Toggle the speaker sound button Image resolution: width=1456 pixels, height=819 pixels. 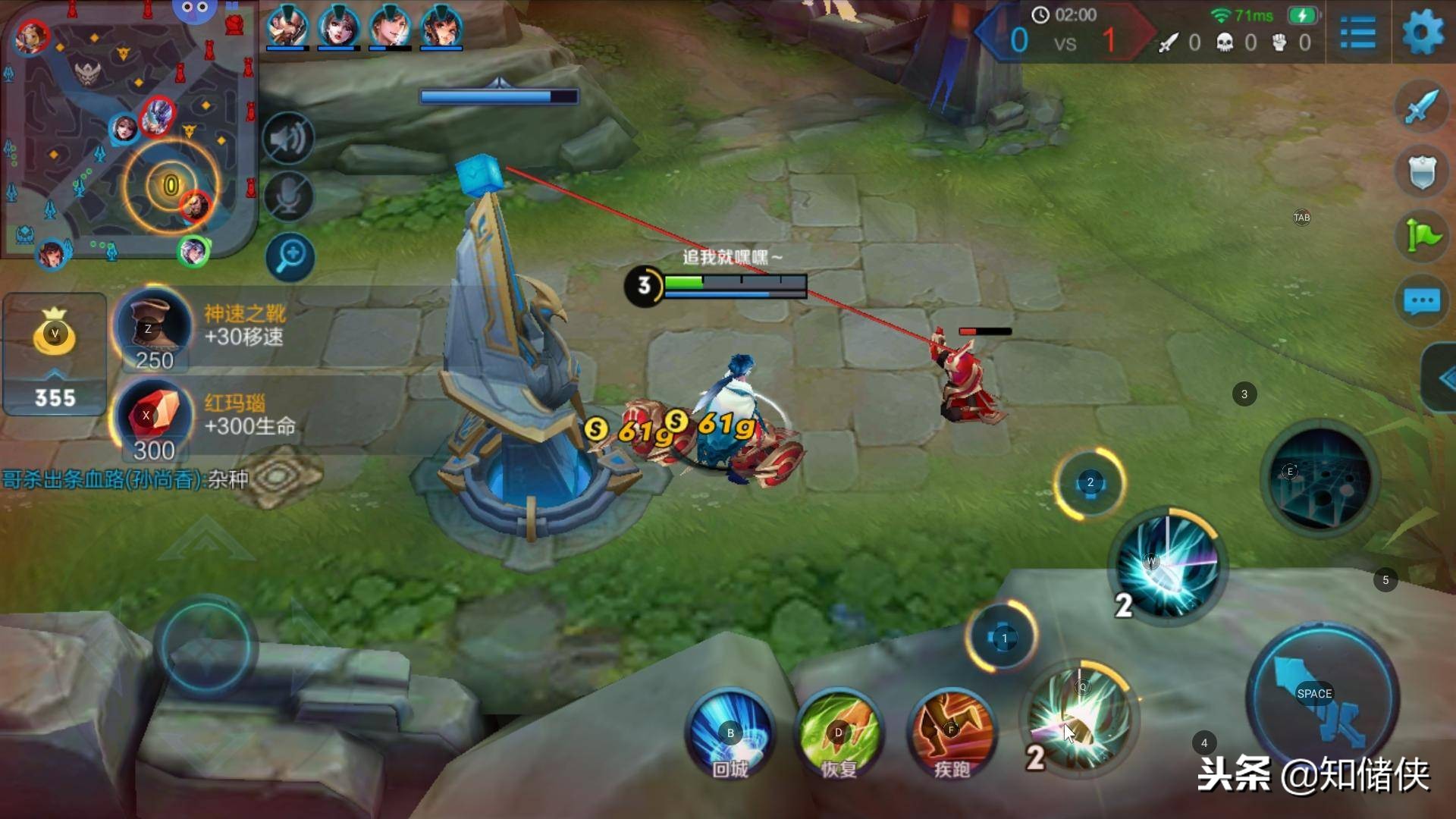coord(288,139)
